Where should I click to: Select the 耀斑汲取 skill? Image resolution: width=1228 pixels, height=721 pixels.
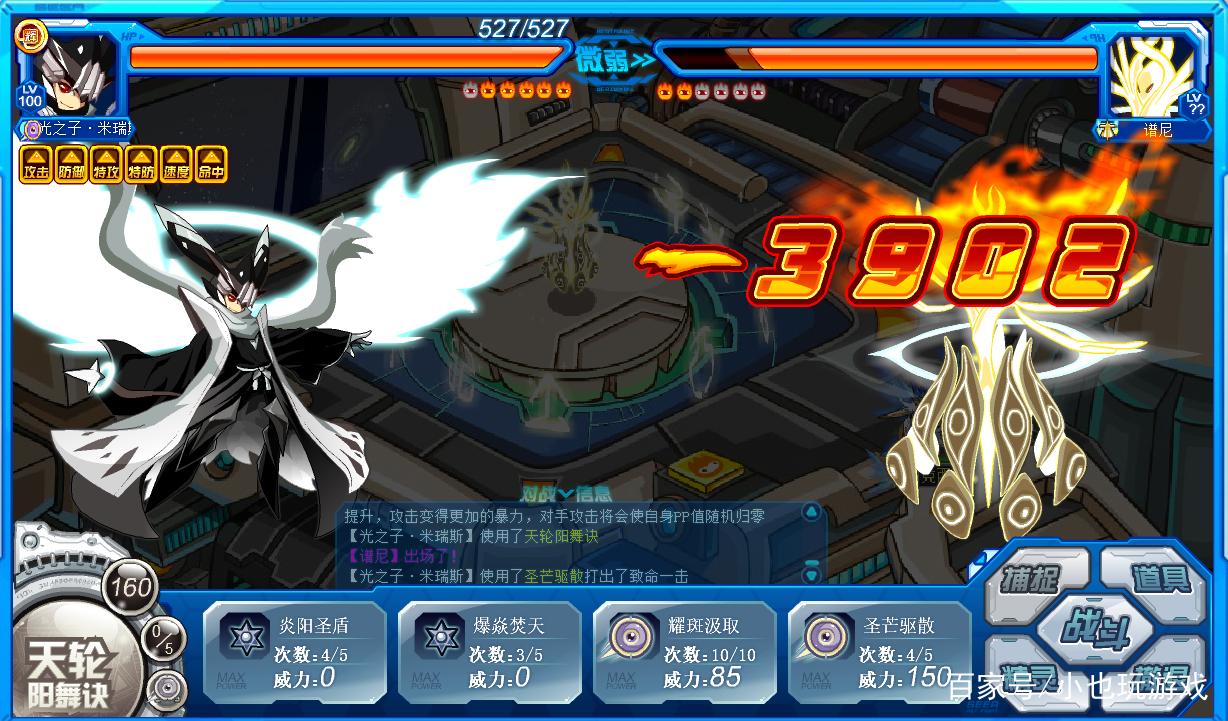[684, 652]
